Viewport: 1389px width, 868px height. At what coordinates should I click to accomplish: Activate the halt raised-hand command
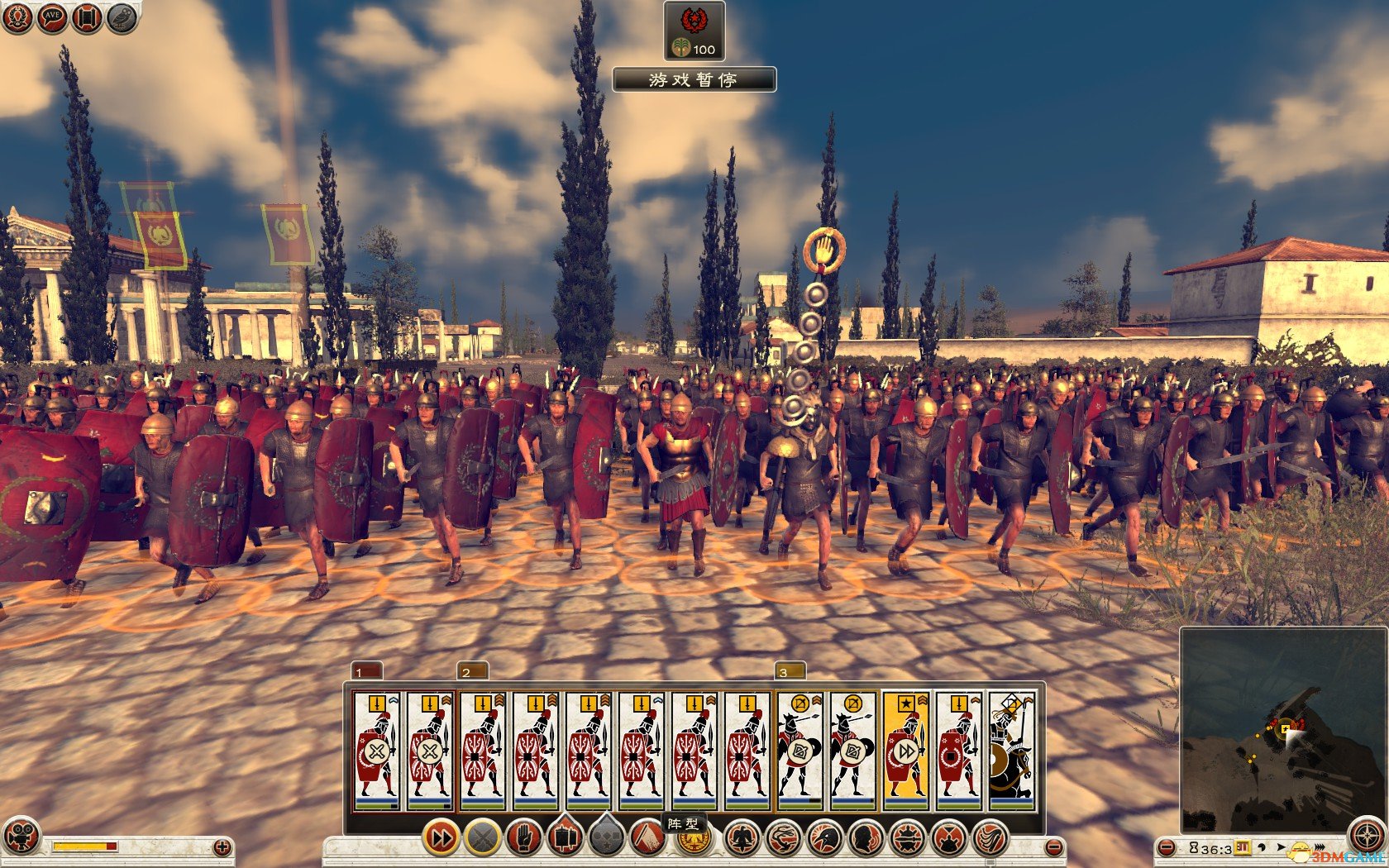click(523, 837)
